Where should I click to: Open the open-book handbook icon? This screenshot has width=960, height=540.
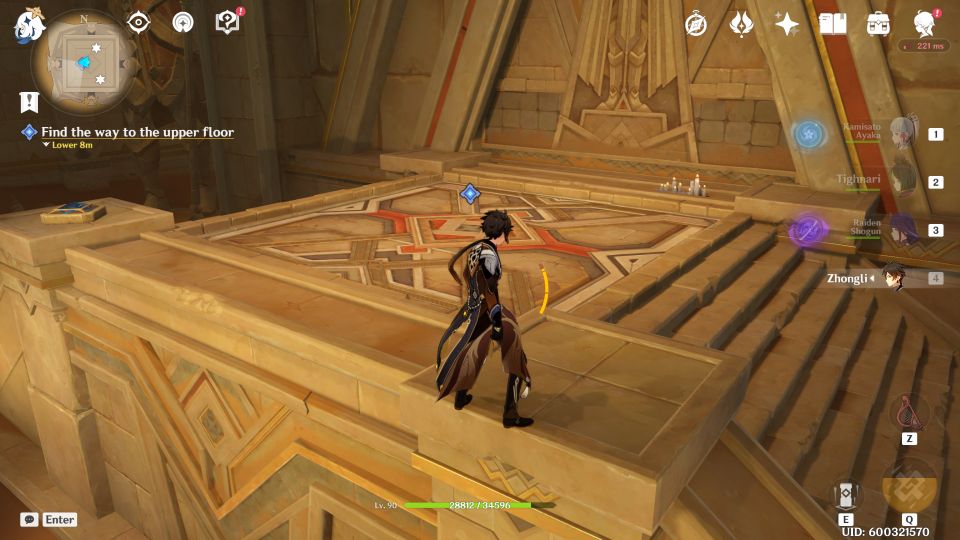pyautogui.click(x=832, y=24)
